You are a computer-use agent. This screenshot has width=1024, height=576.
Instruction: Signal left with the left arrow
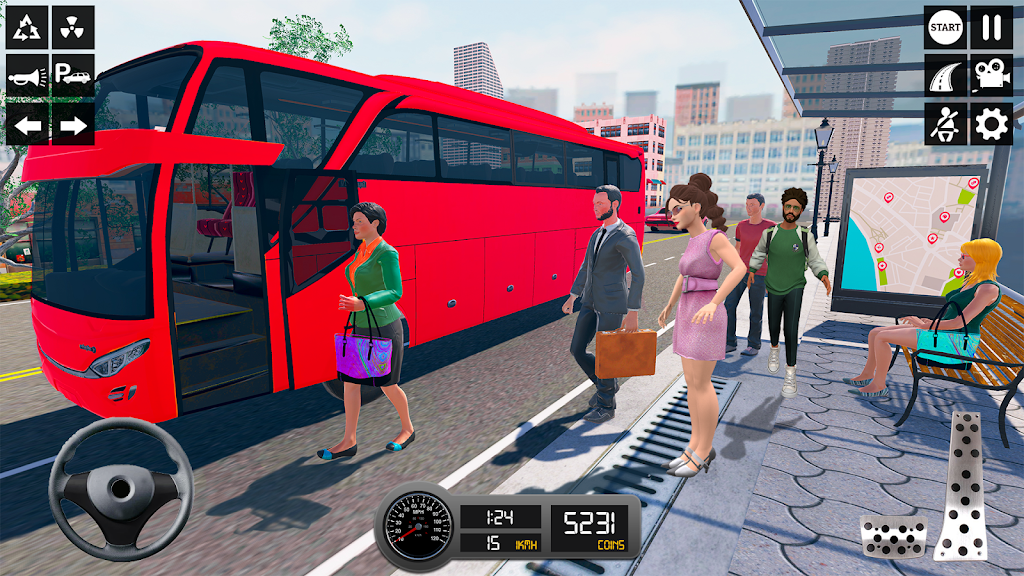click(x=27, y=124)
